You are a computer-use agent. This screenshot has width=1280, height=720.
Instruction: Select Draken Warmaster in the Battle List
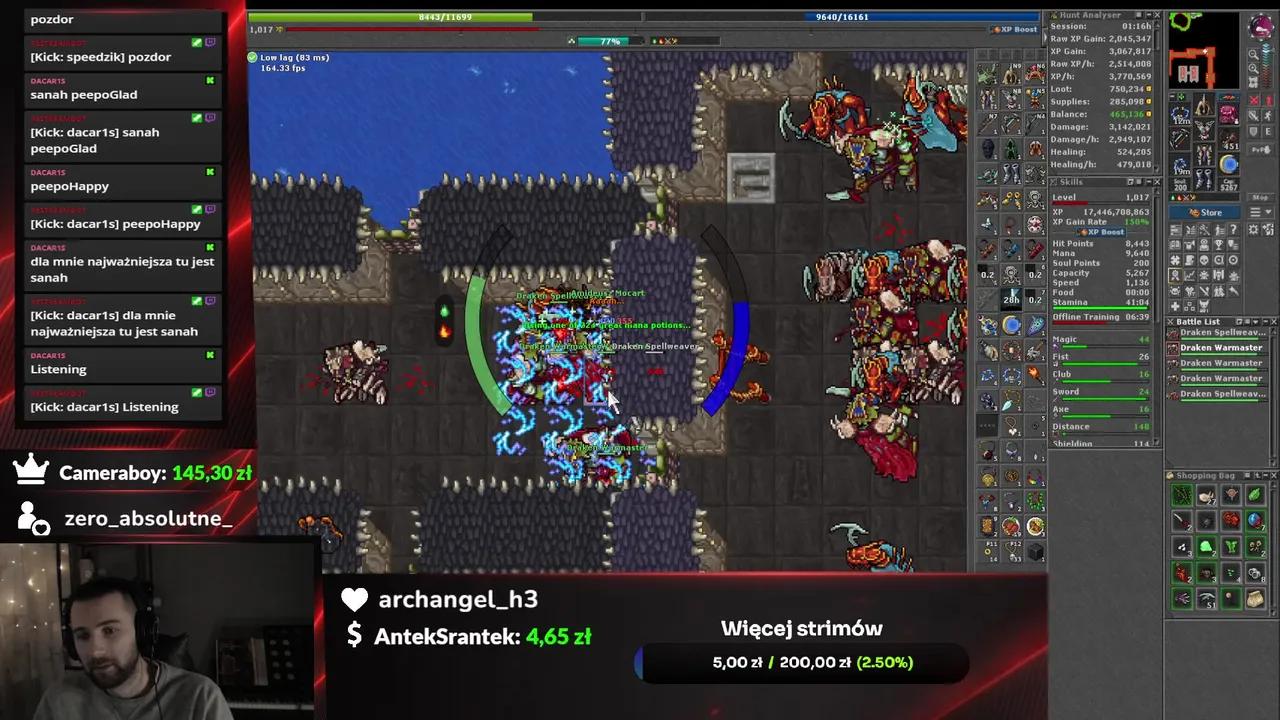click(1221, 348)
